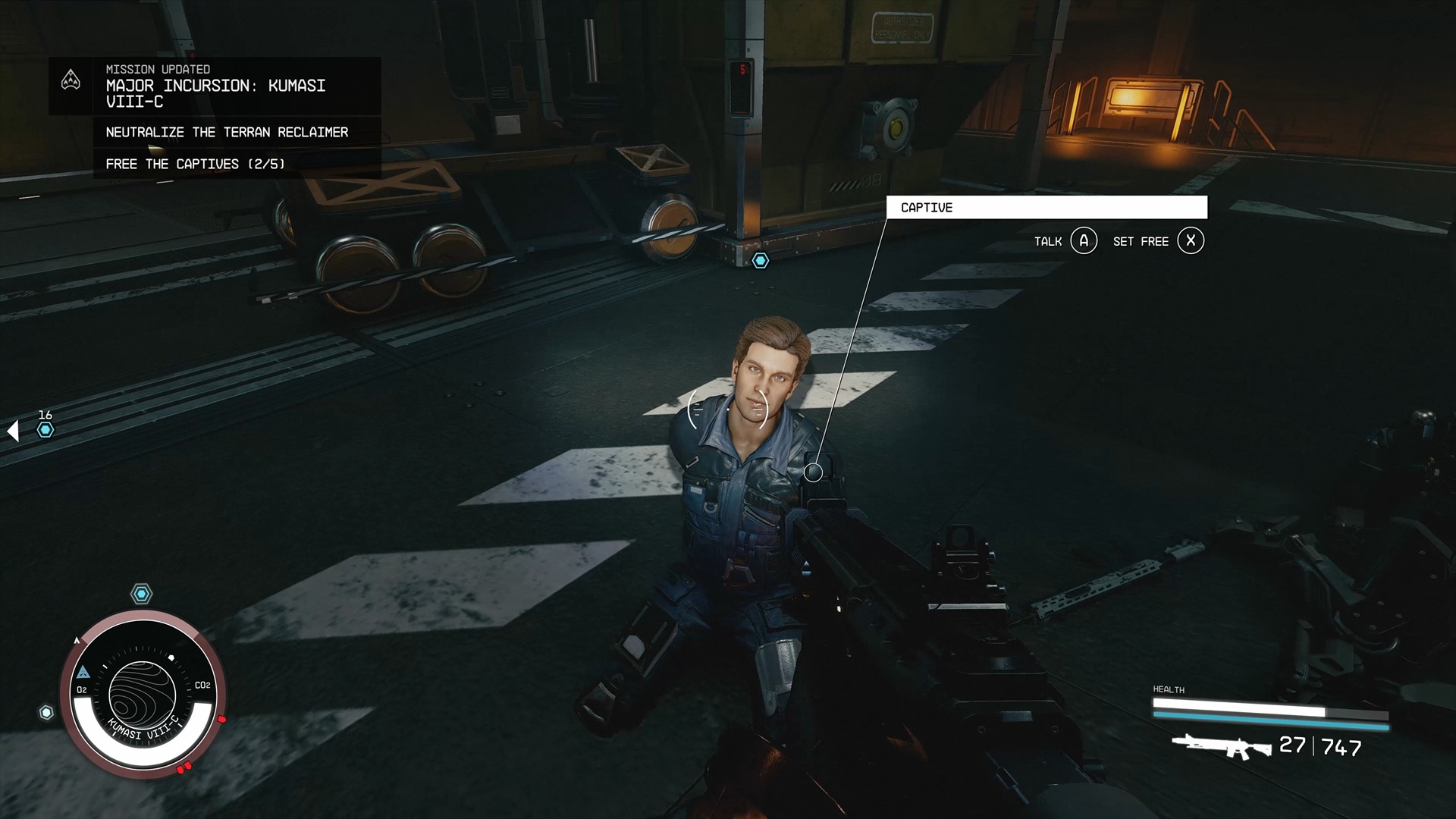Select the equipped rifle weapon icon
The image size is (1456, 819).
tap(1221, 746)
